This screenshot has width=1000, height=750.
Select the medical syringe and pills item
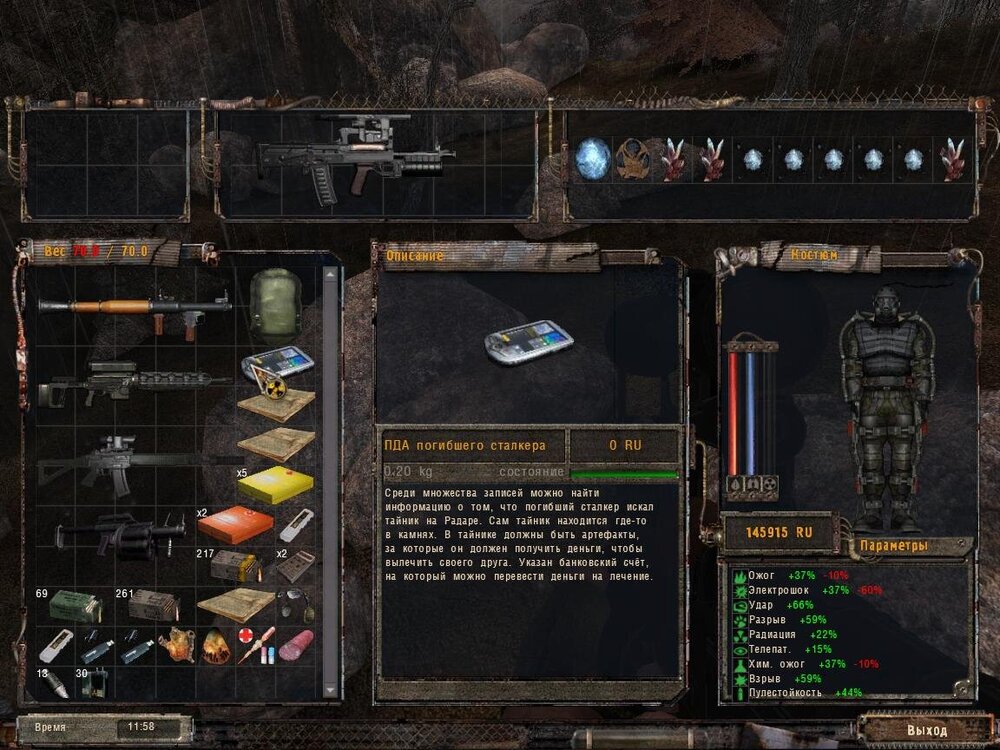(255, 643)
